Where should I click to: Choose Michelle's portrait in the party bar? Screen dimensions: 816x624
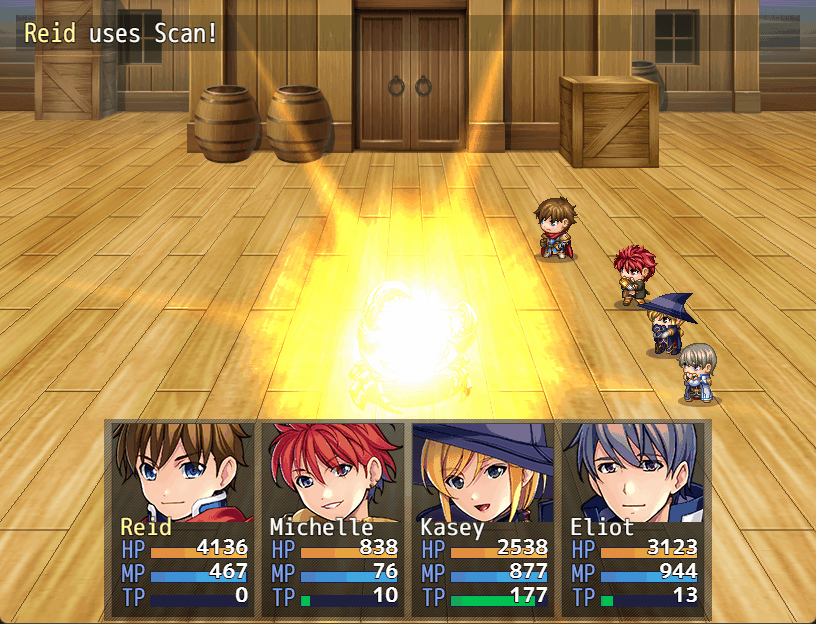tap(333, 472)
